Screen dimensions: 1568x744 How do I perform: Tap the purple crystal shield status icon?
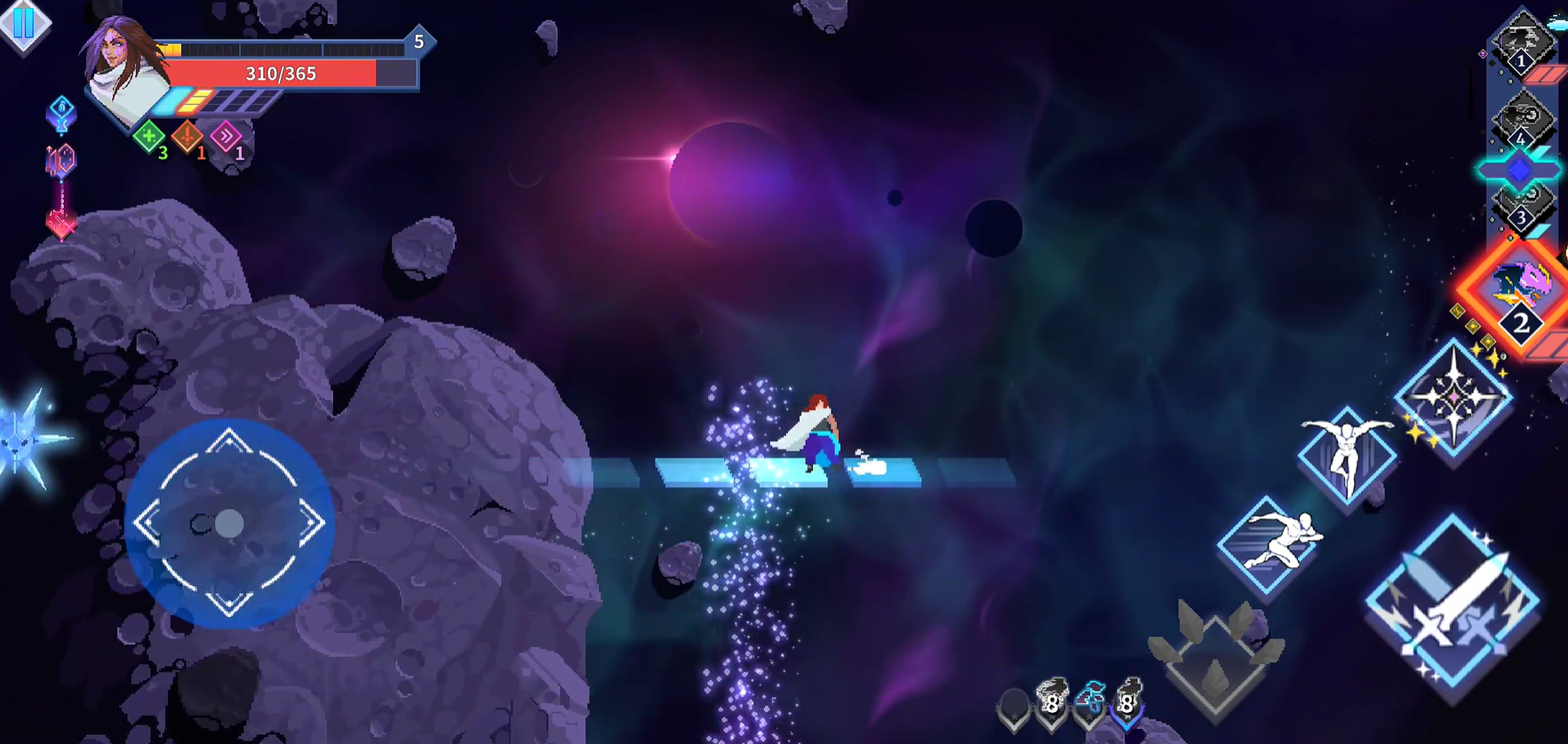(x=60, y=162)
